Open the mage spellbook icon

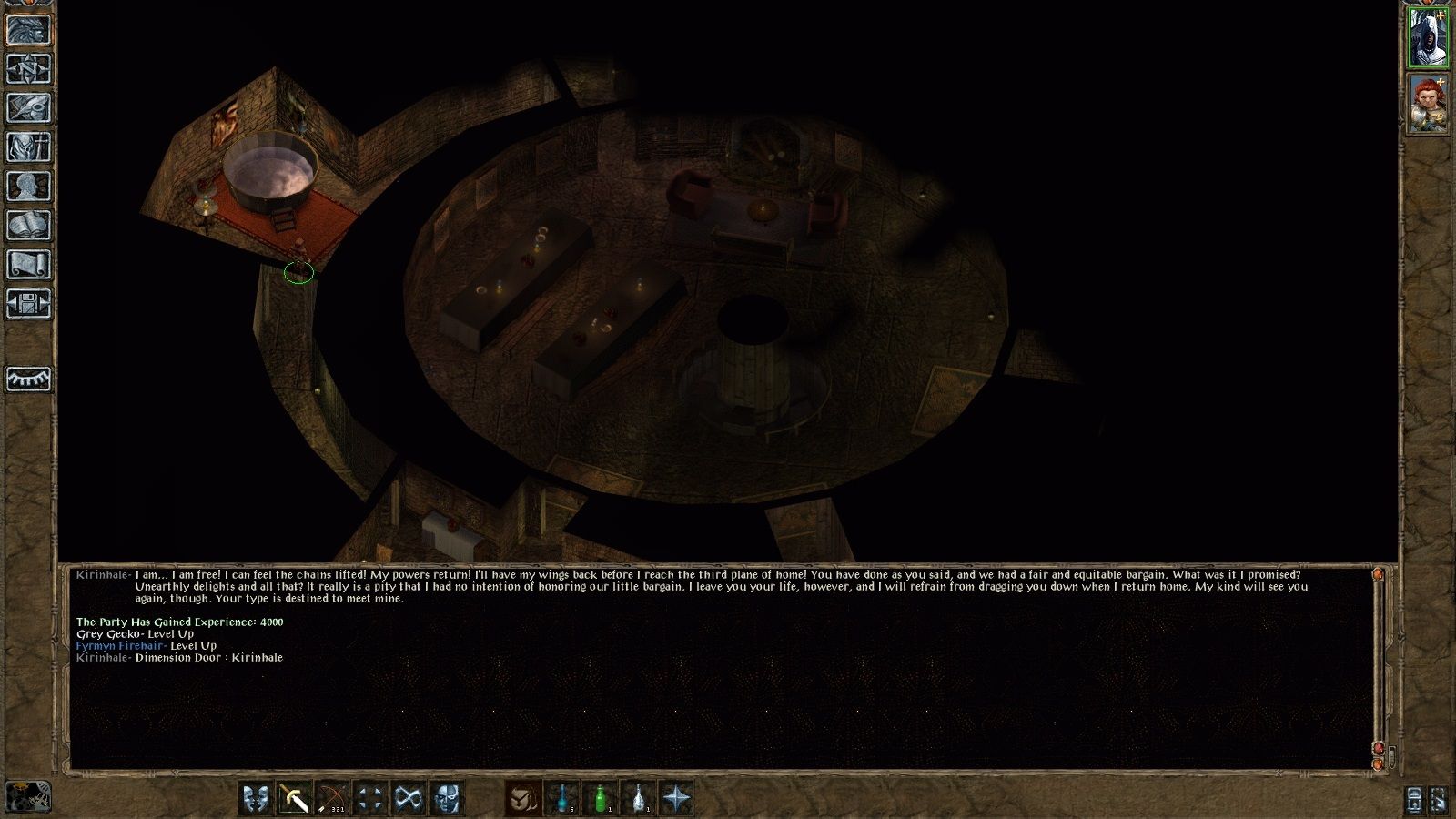[28, 225]
